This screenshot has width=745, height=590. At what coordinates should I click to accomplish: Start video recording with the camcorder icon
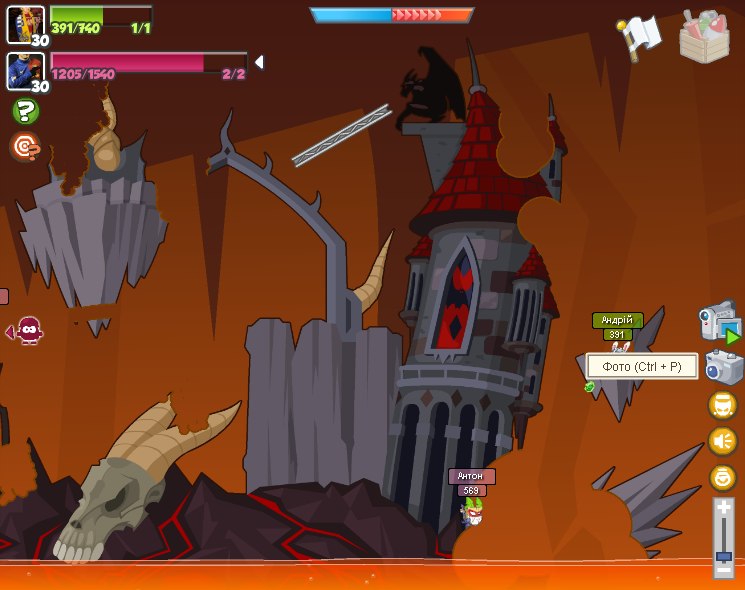(719, 322)
